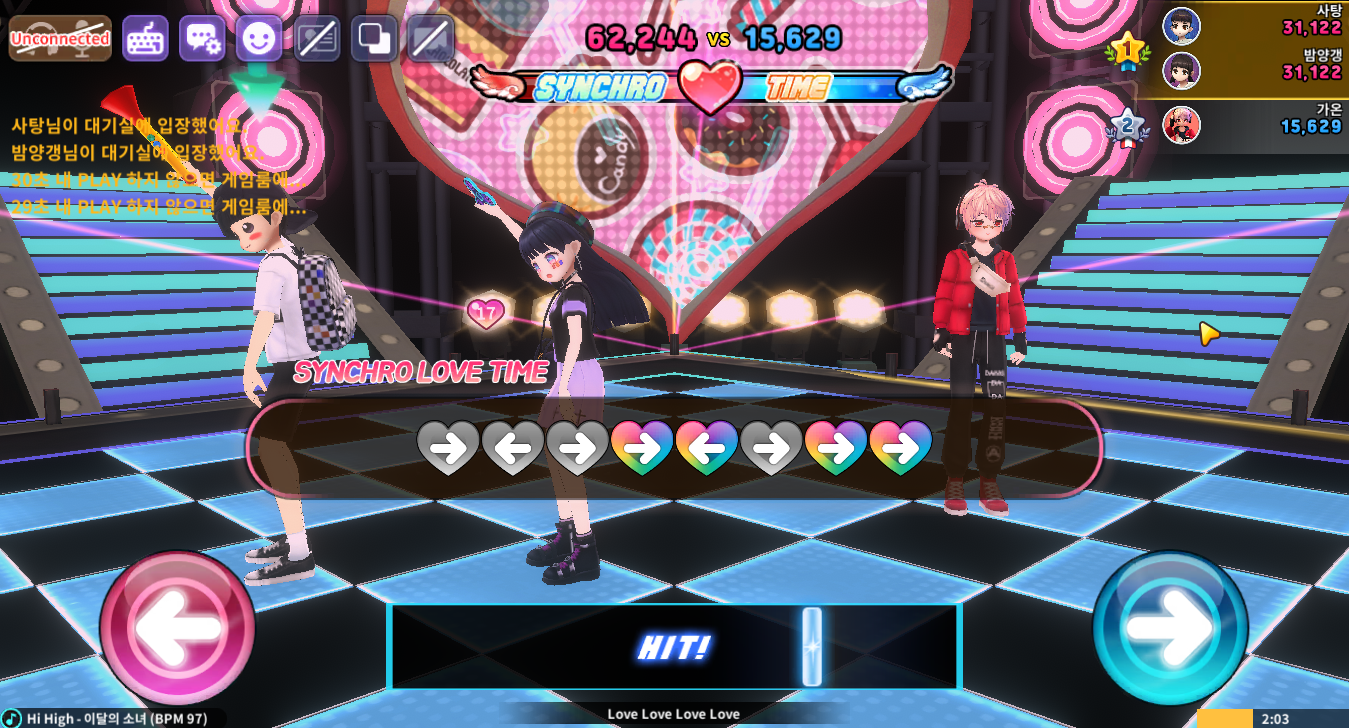Viewport: 1349px width, 728px height.
Task: Toggle the Unconnected voice chat button
Action: [x=60, y=39]
